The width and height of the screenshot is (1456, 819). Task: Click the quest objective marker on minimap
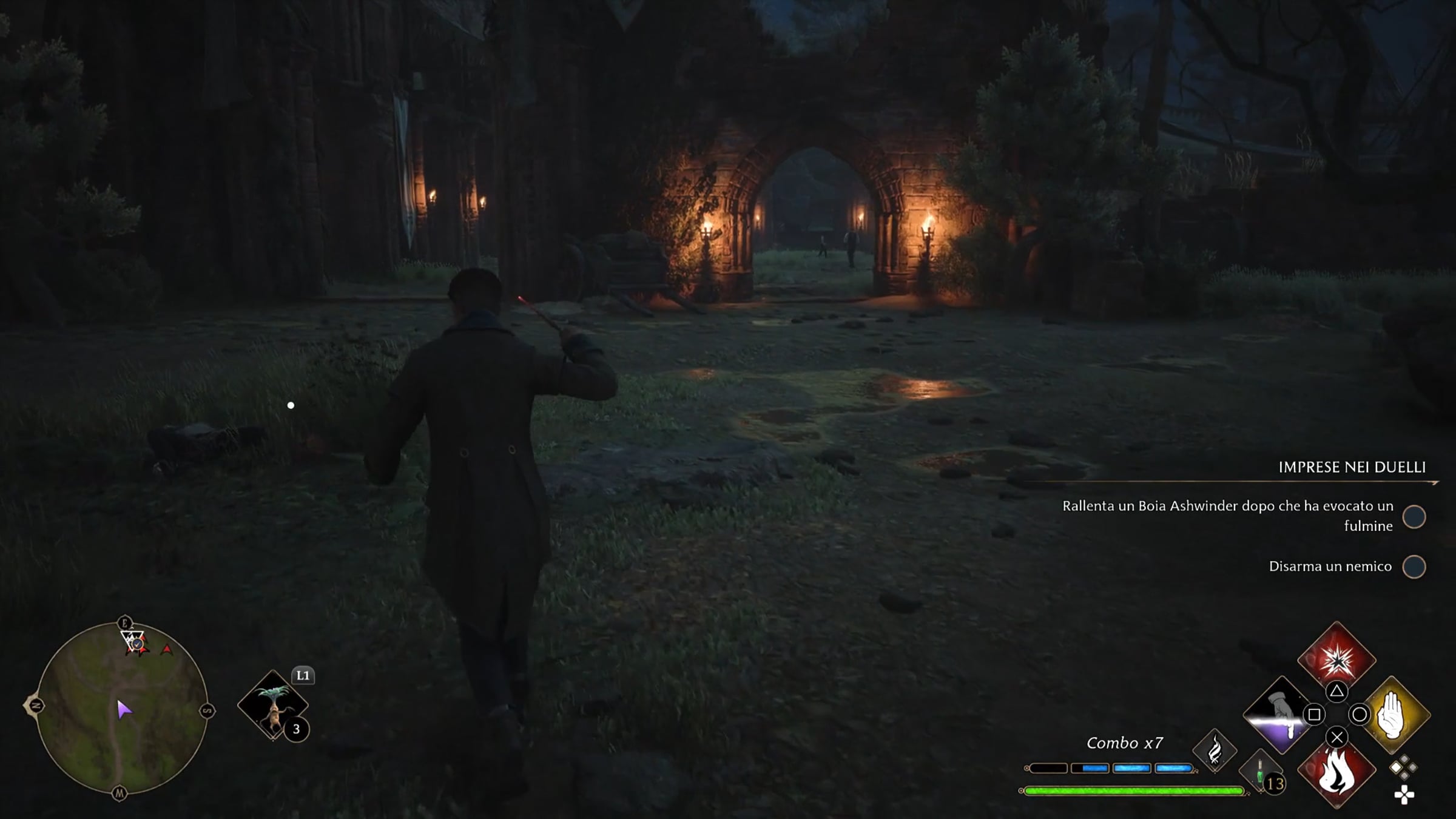coord(135,642)
